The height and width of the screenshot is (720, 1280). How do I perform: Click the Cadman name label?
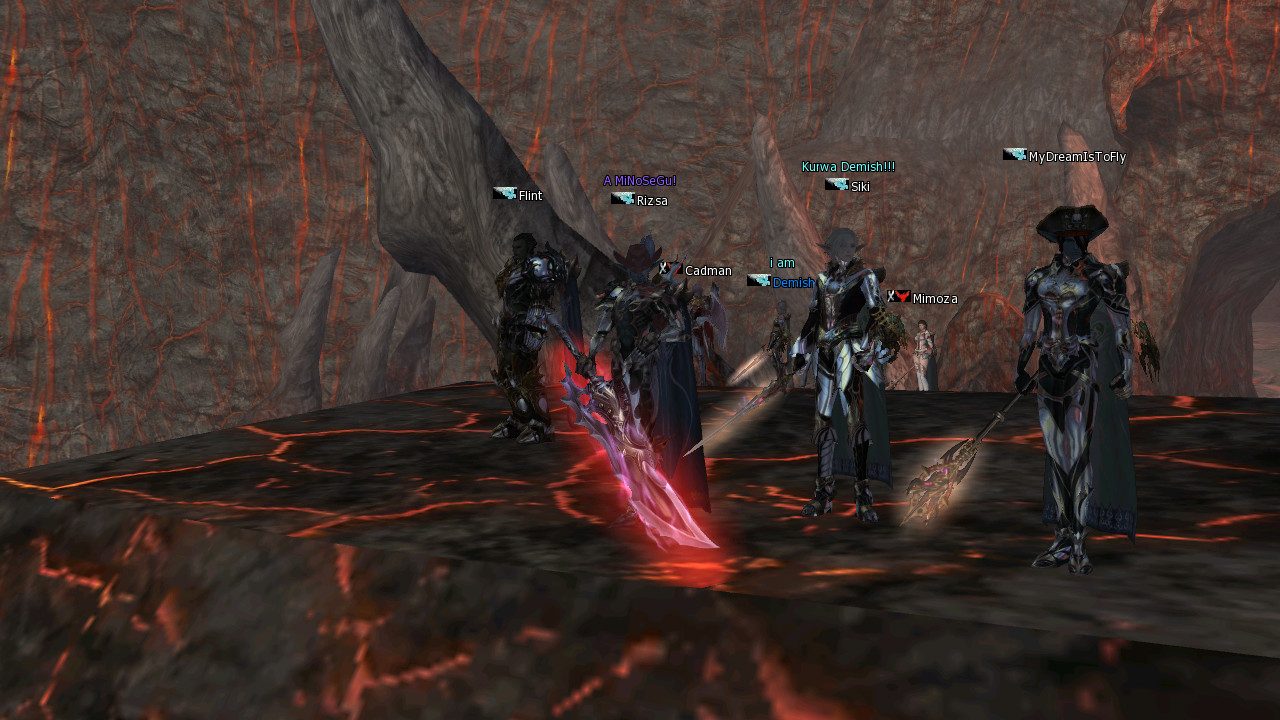point(707,271)
